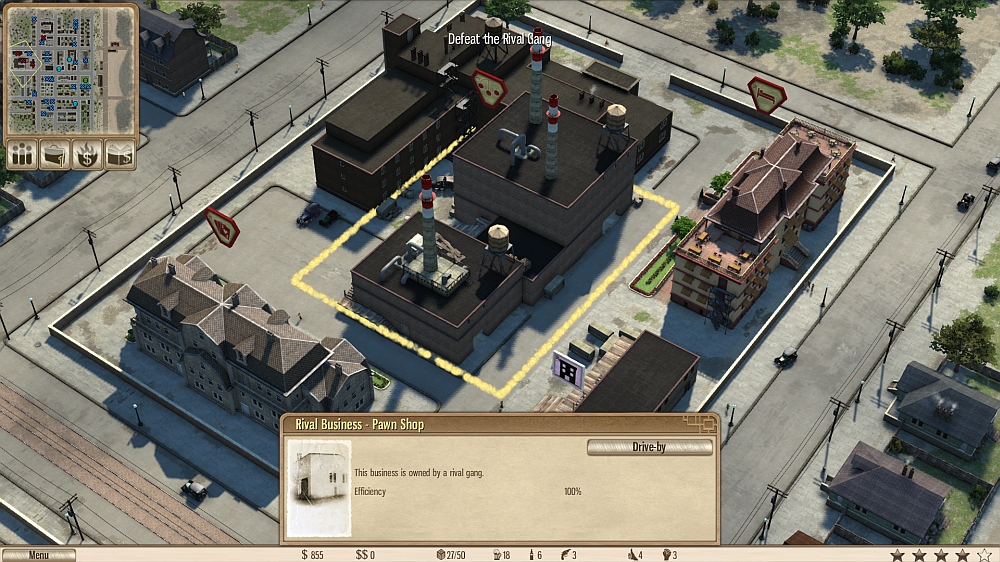The image size is (1000, 562).
Task: Open the Menu button in the bottom bar
Action: [39, 555]
